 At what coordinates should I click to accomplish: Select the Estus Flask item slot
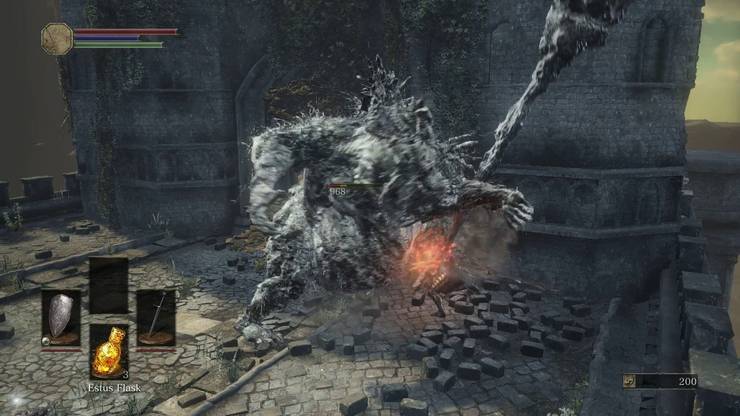click(x=108, y=351)
